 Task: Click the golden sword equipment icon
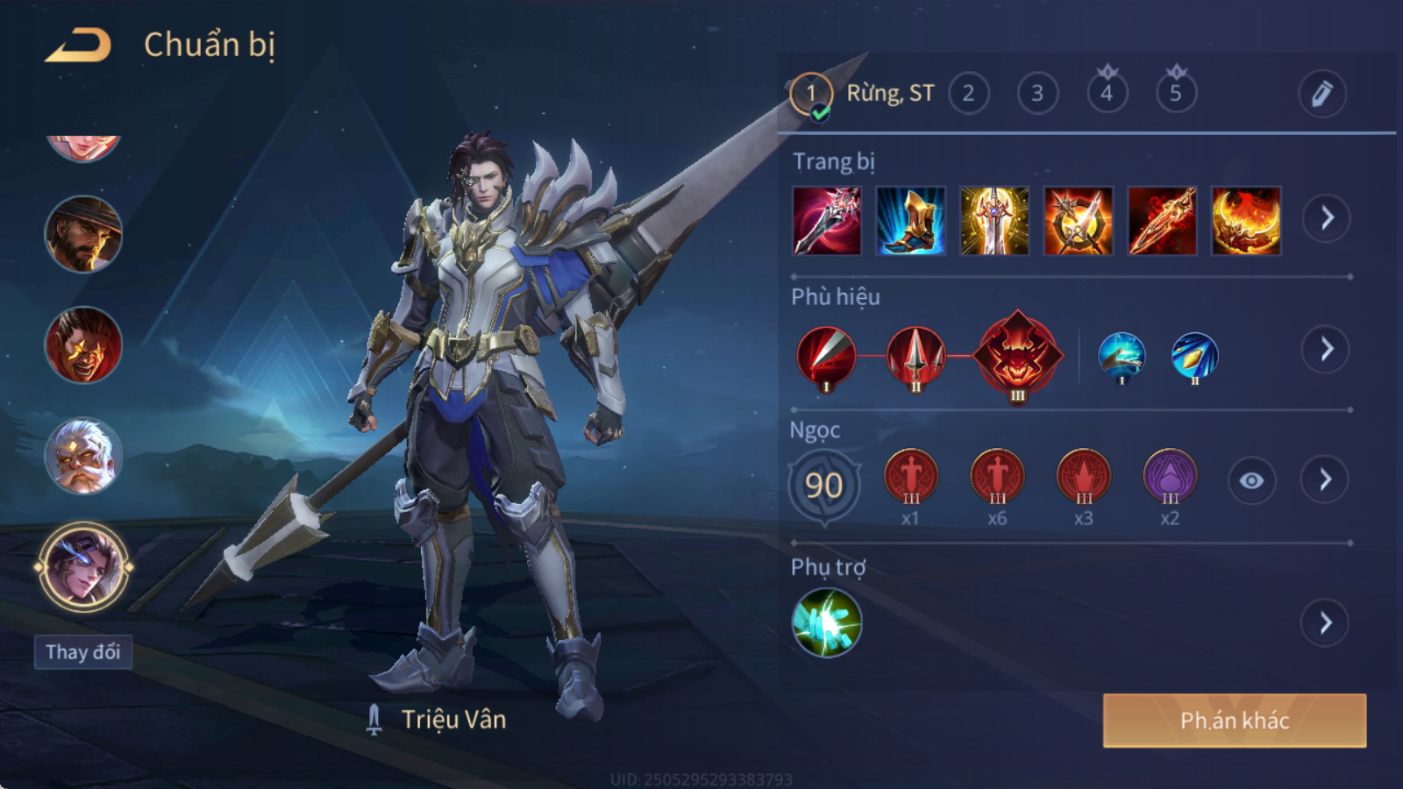point(994,220)
